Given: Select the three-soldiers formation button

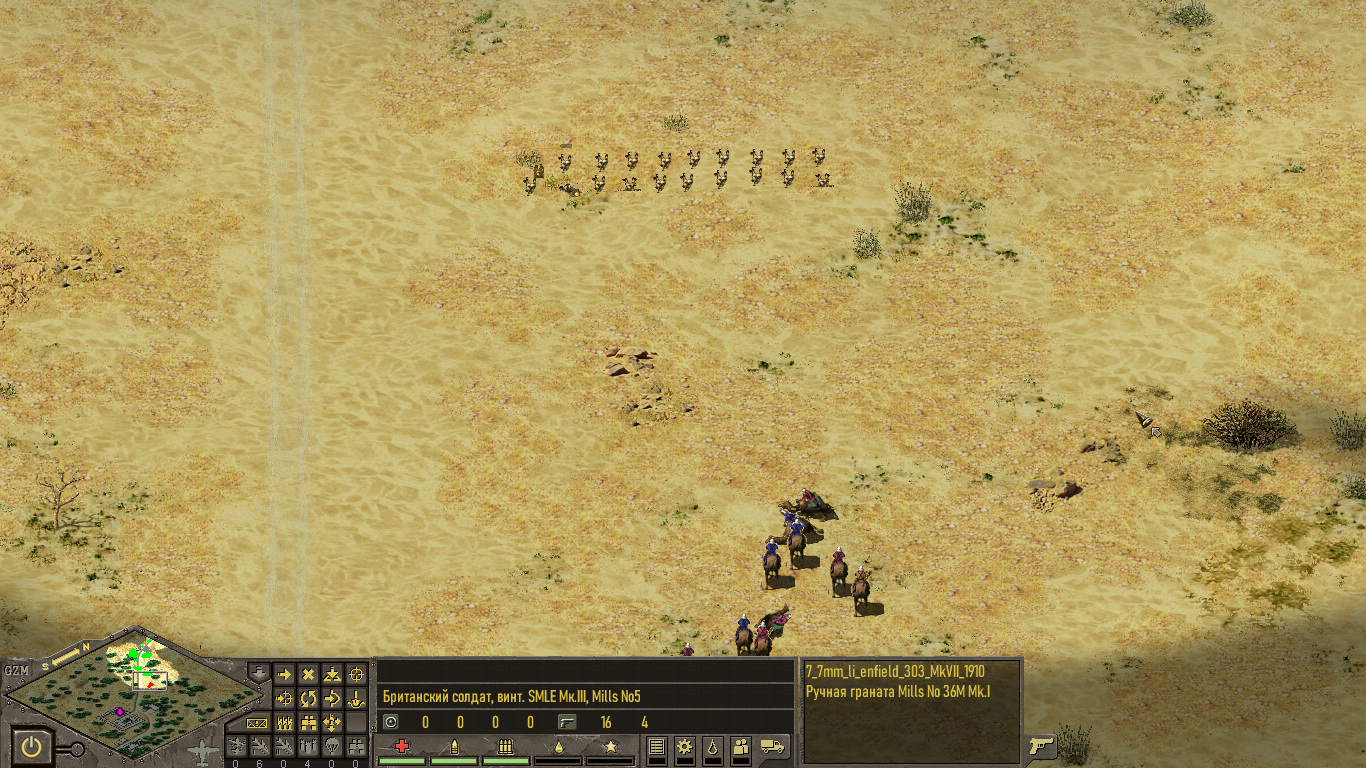Looking at the screenshot, I should (284, 722).
